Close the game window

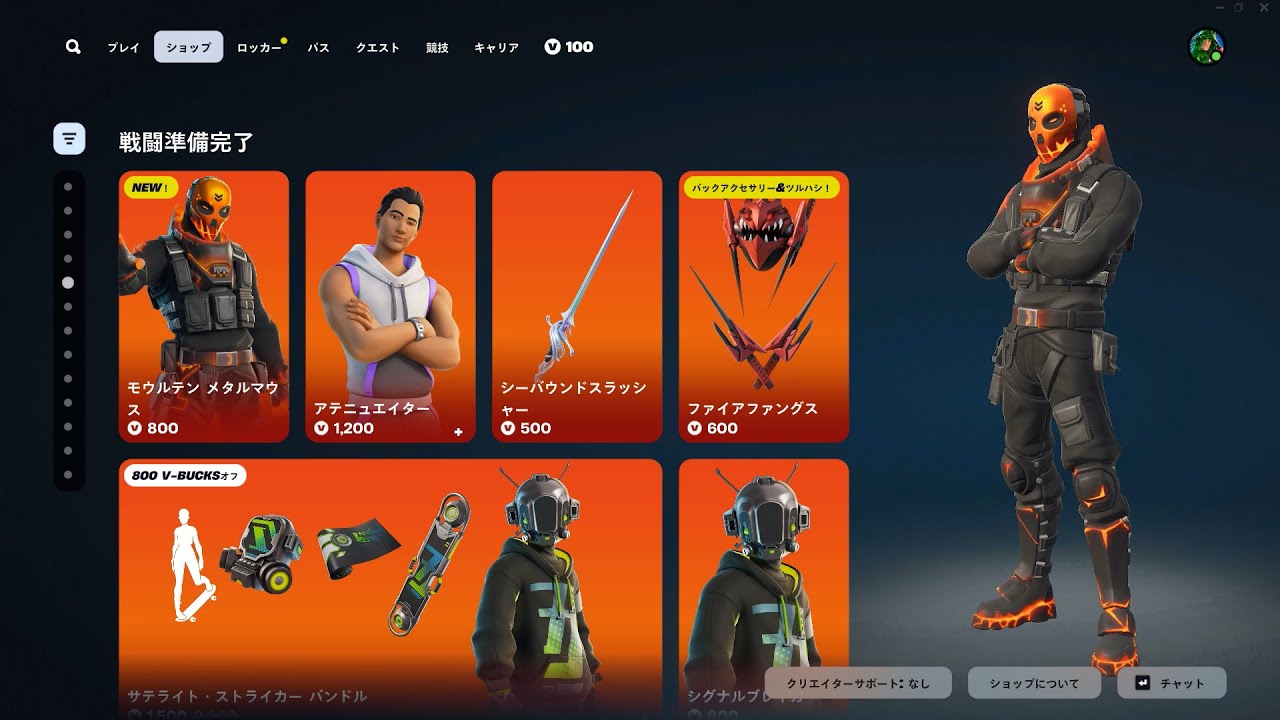pos(1262,8)
